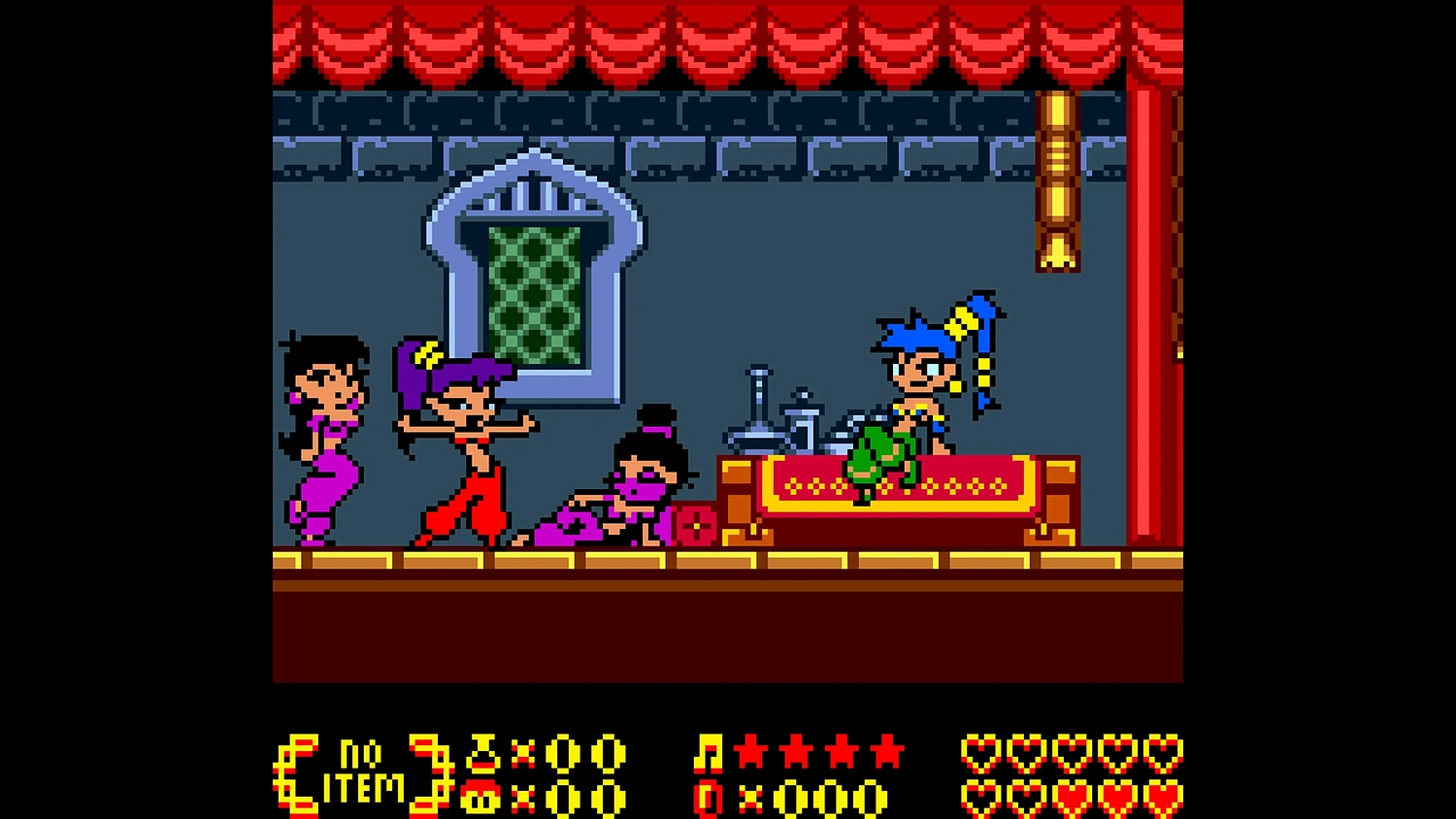Select the corked bottle beside the tall flask

pyautogui.click(x=804, y=417)
